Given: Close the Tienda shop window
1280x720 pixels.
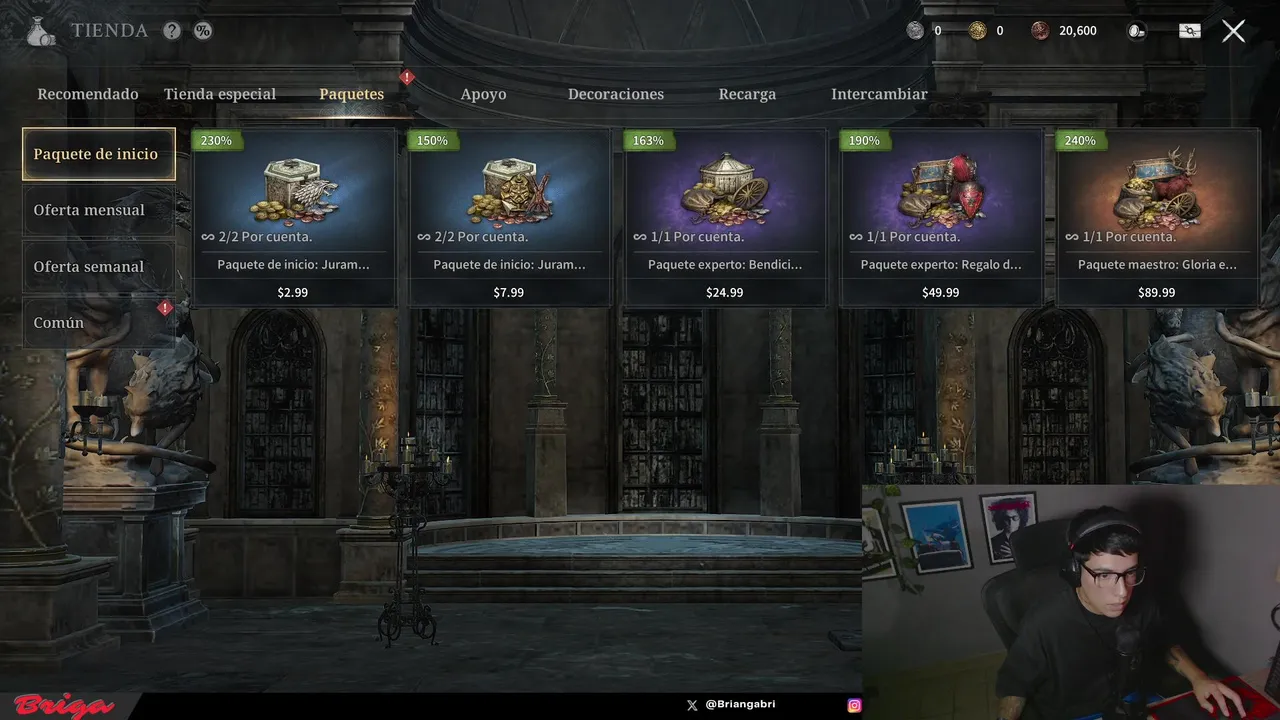Looking at the screenshot, I should tap(1233, 31).
